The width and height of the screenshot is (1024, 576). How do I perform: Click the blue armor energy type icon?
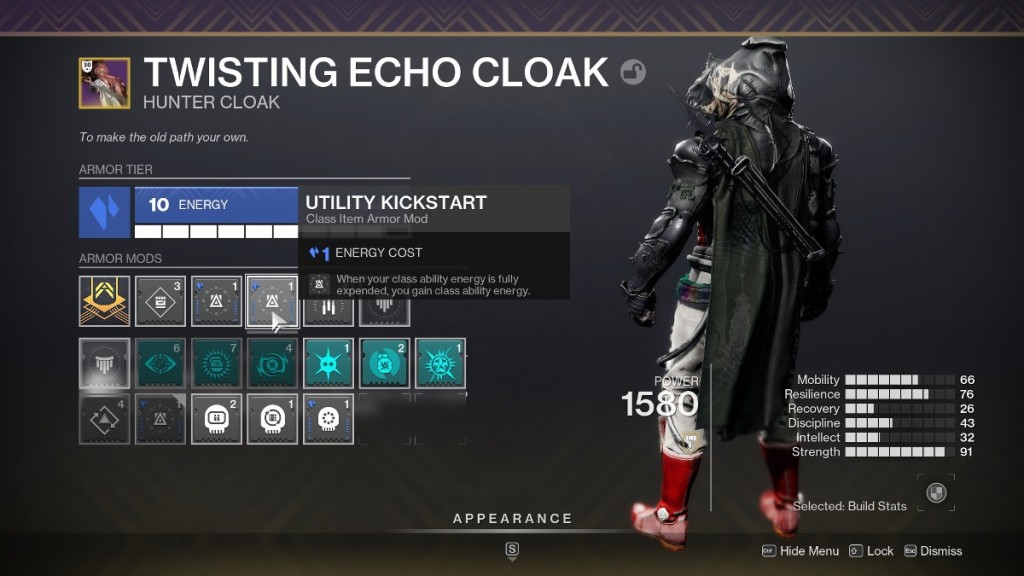(x=105, y=212)
